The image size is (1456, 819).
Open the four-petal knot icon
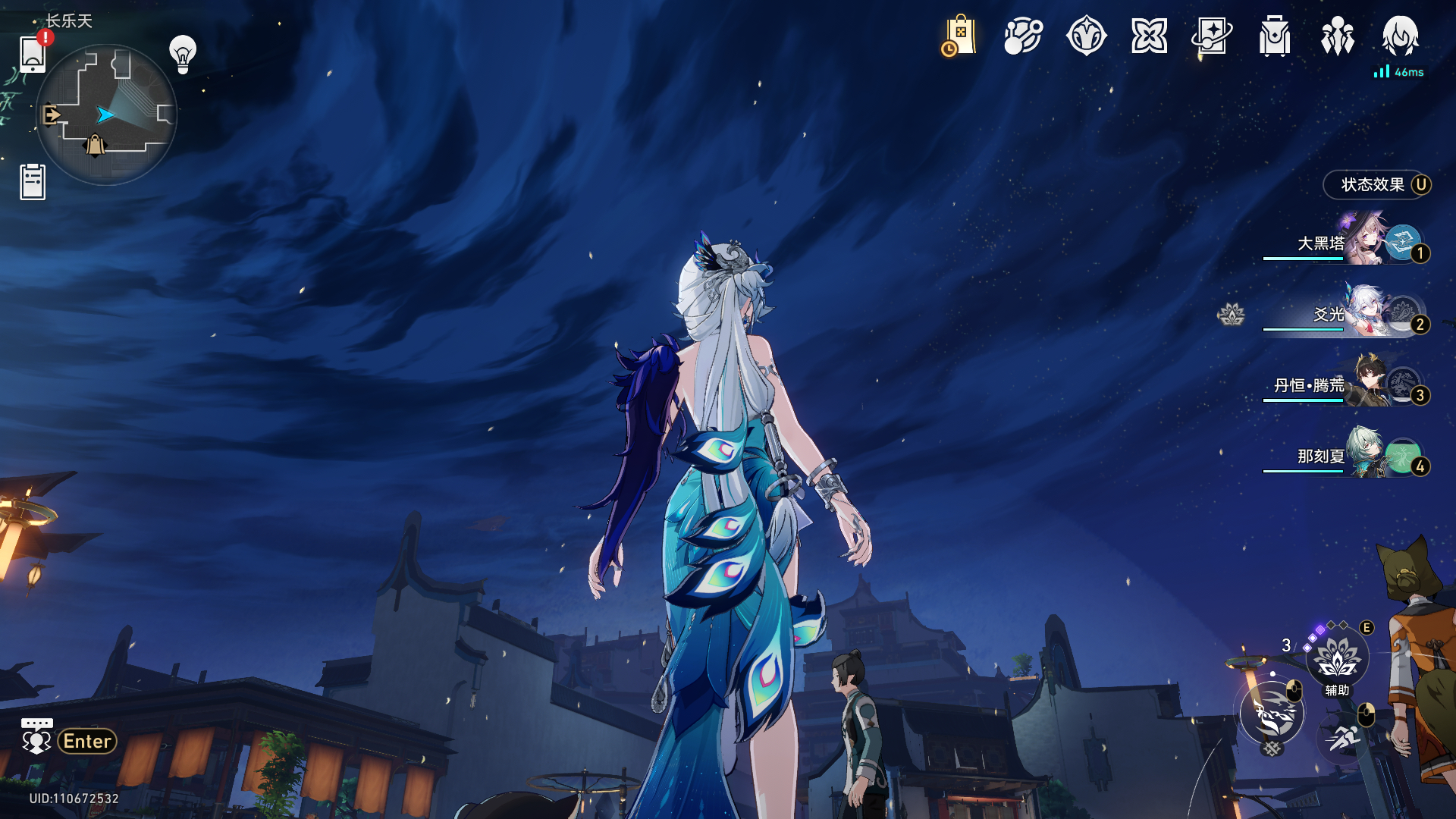coord(1149,36)
